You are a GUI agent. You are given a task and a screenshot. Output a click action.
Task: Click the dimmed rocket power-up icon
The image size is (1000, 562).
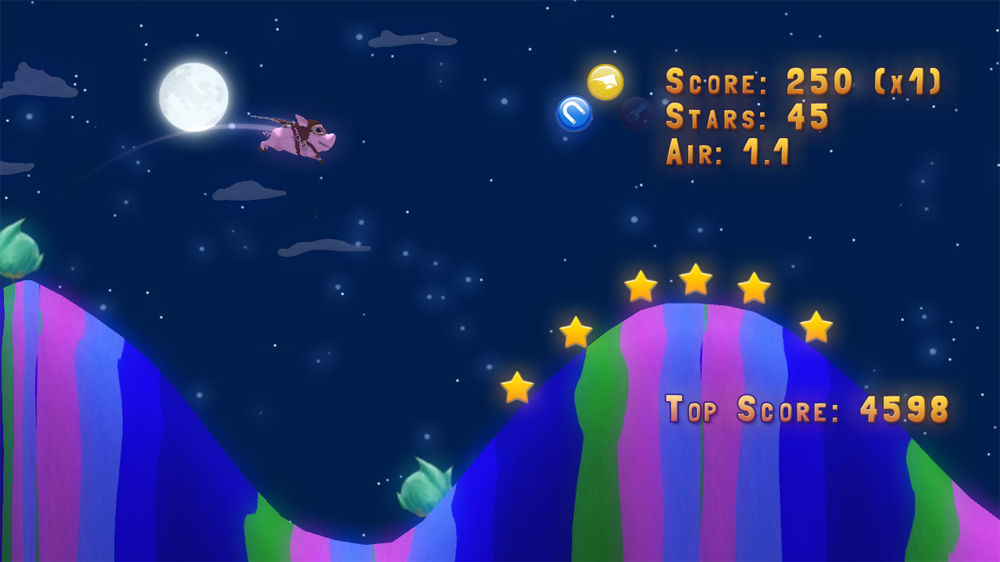point(637,114)
